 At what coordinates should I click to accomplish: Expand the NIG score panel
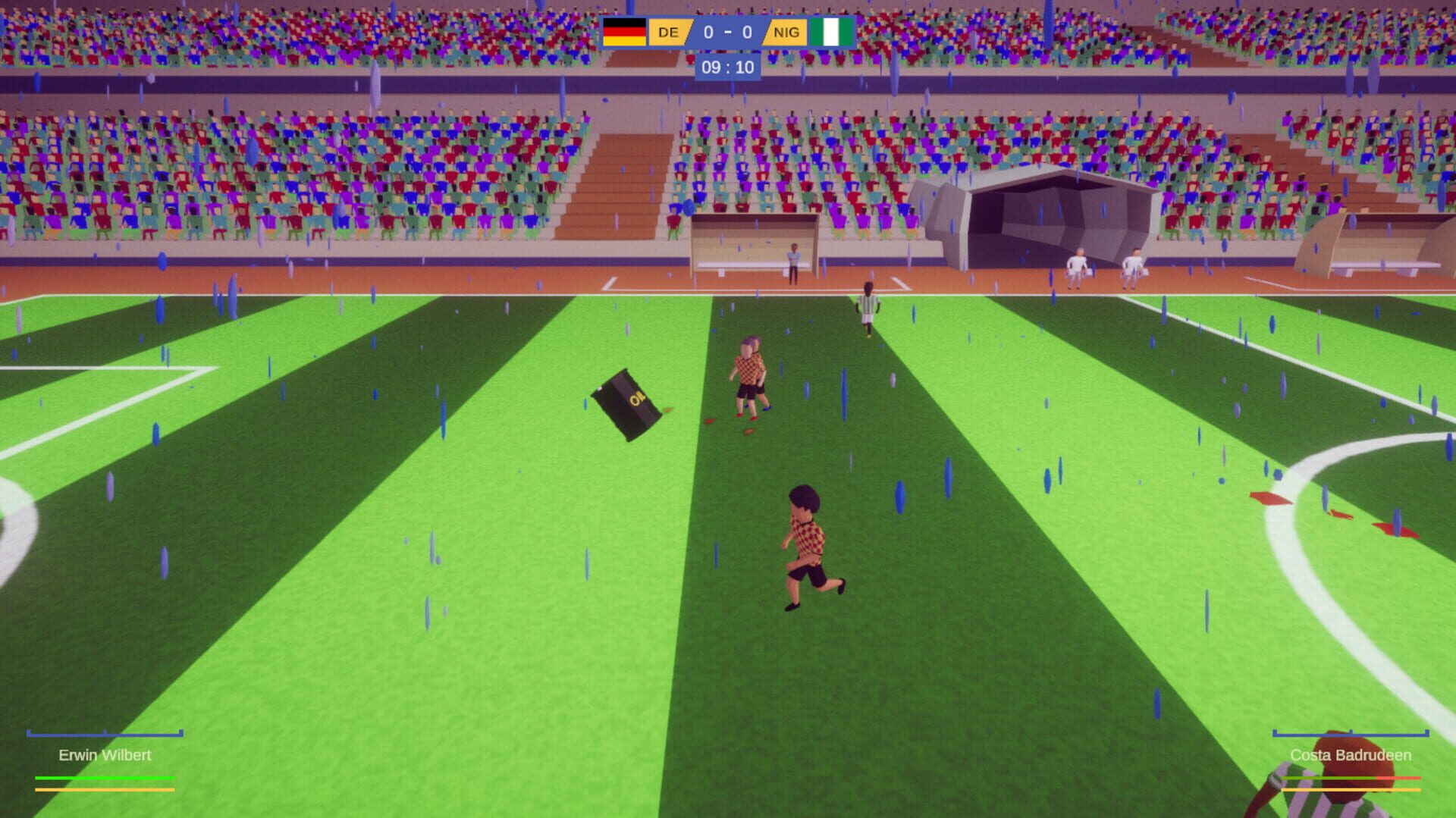point(786,32)
